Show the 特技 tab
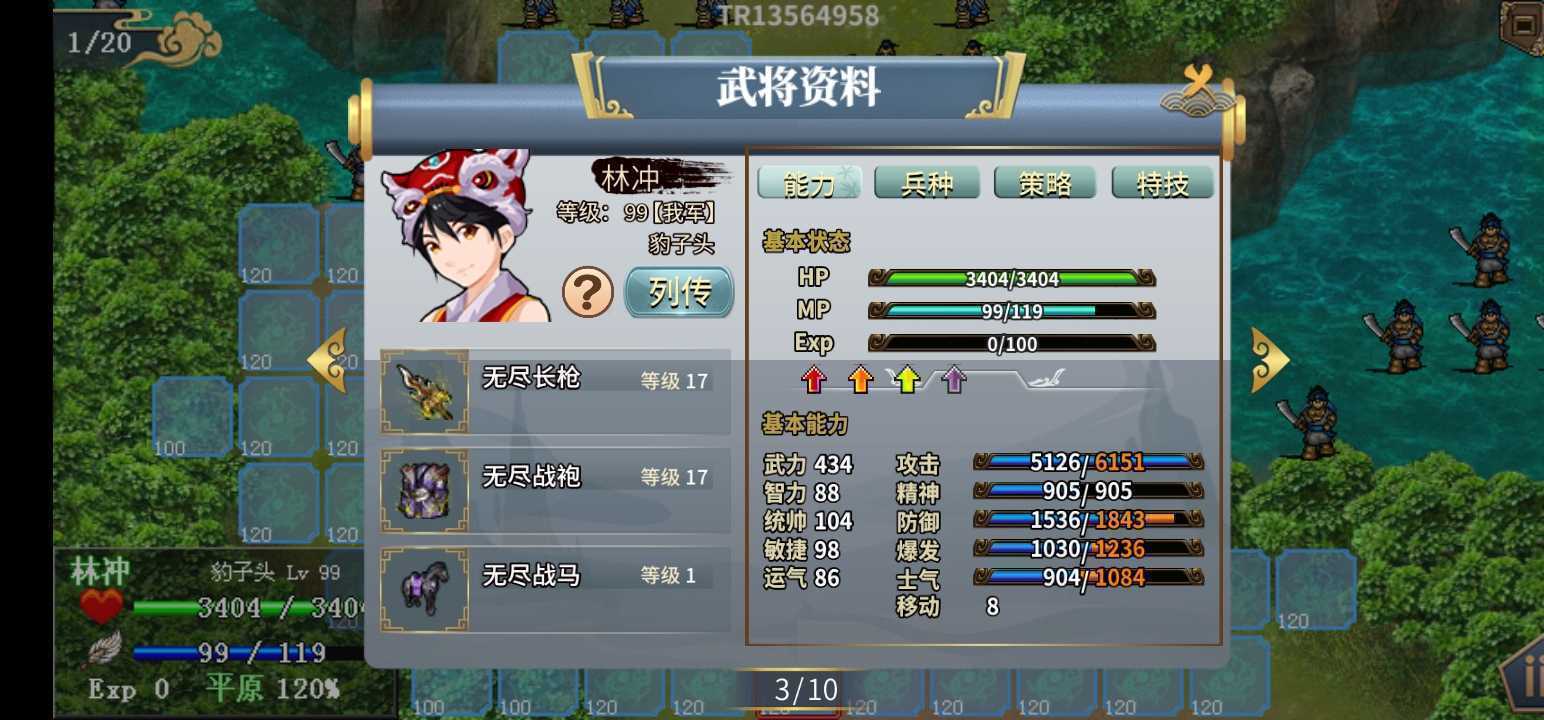The width and height of the screenshot is (1544, 720). click(x=1162, y=183)
